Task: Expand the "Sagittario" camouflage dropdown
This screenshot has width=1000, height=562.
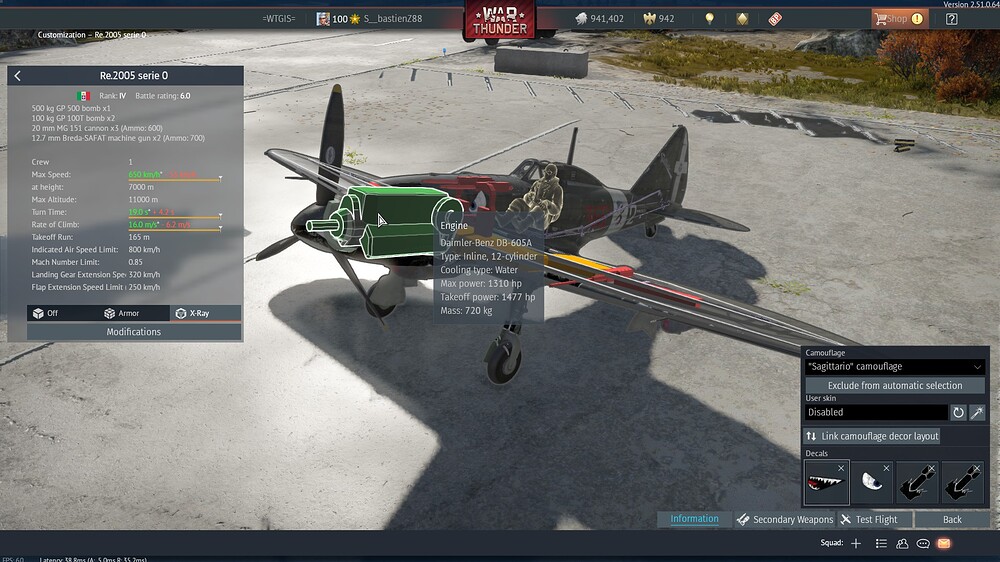Action: coord(895,367)
